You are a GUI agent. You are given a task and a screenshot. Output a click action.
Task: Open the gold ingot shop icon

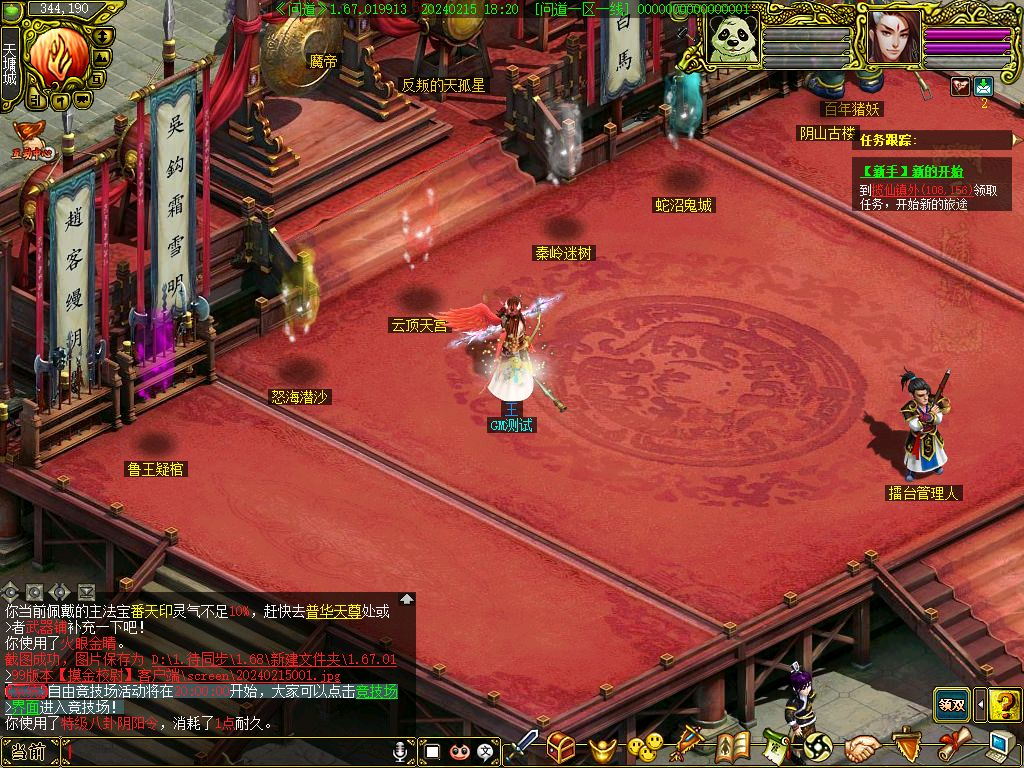pos(601,747)
